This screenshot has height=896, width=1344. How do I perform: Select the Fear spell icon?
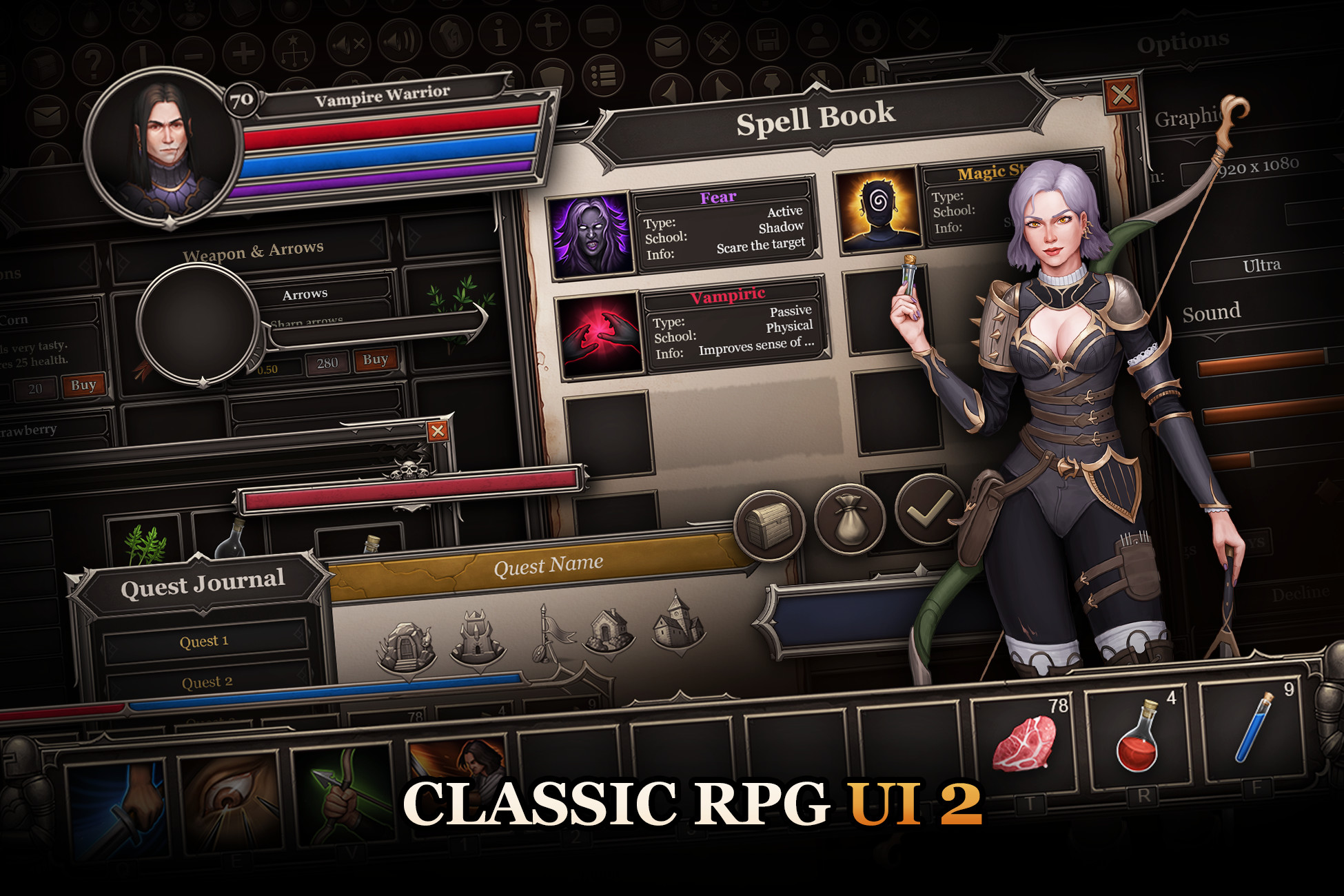(x=591, y=233)
